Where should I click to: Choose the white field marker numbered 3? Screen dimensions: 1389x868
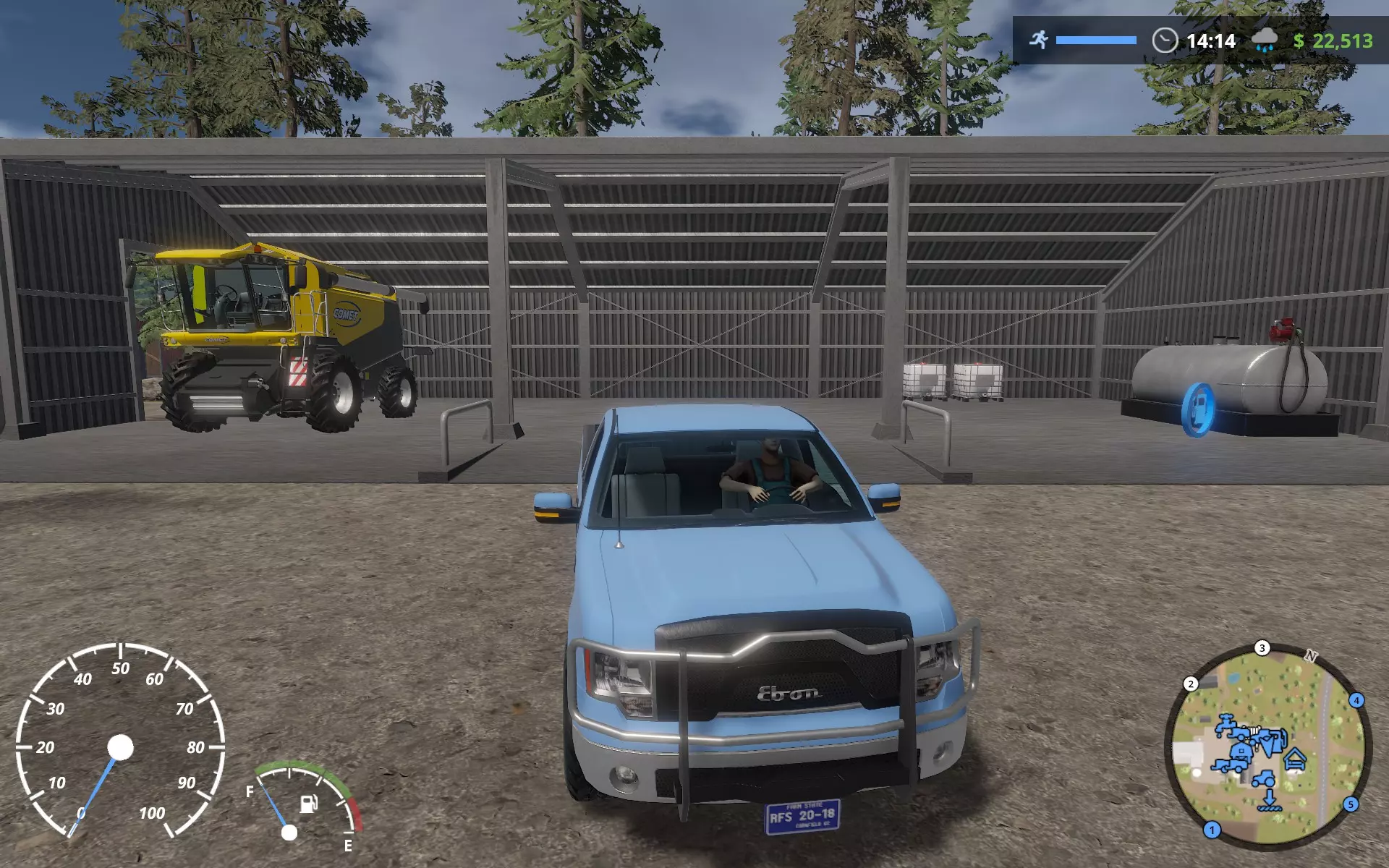pyautogui.click(x=1262, y=648)
